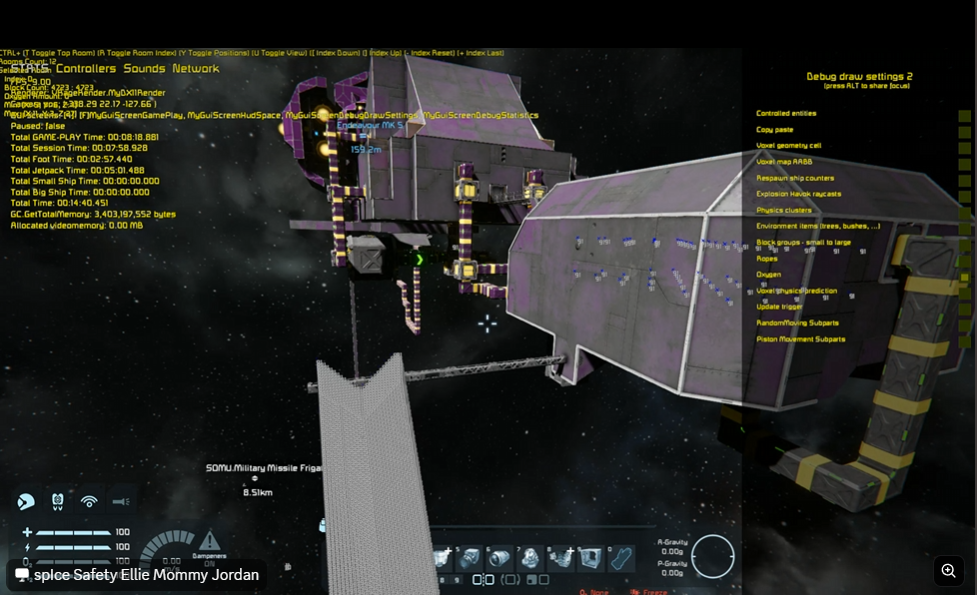The image size is (977, 595).
Task: Toggle the Oxygen debug checkbox
Action: pos(964,276)
